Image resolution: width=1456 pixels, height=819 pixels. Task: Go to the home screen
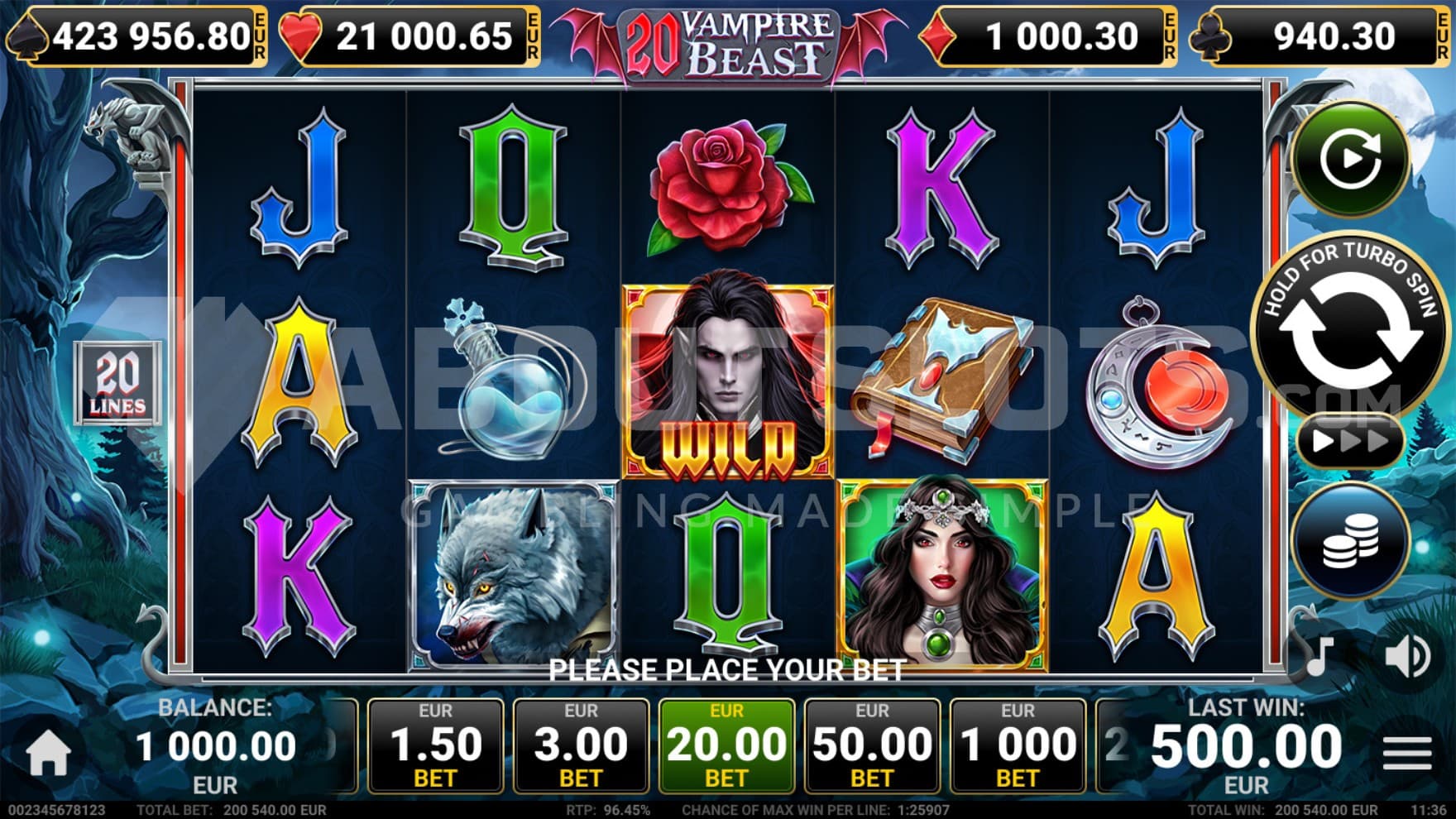48,753
